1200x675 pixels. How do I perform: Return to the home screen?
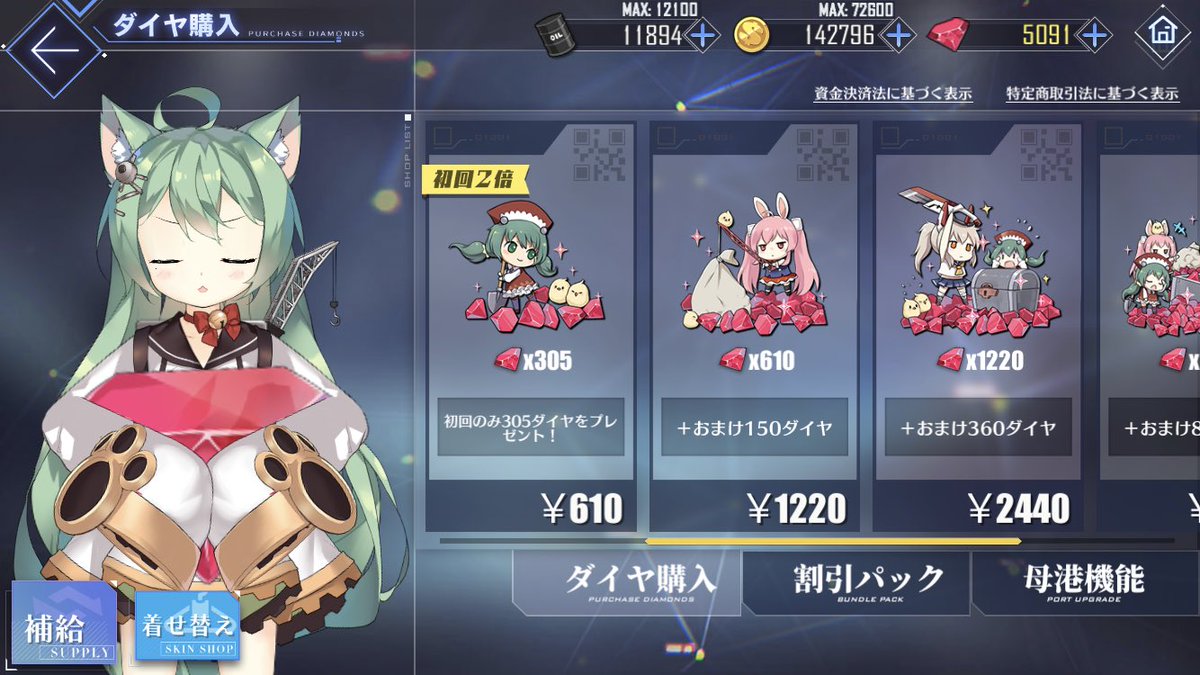(x=1162, y=34)
